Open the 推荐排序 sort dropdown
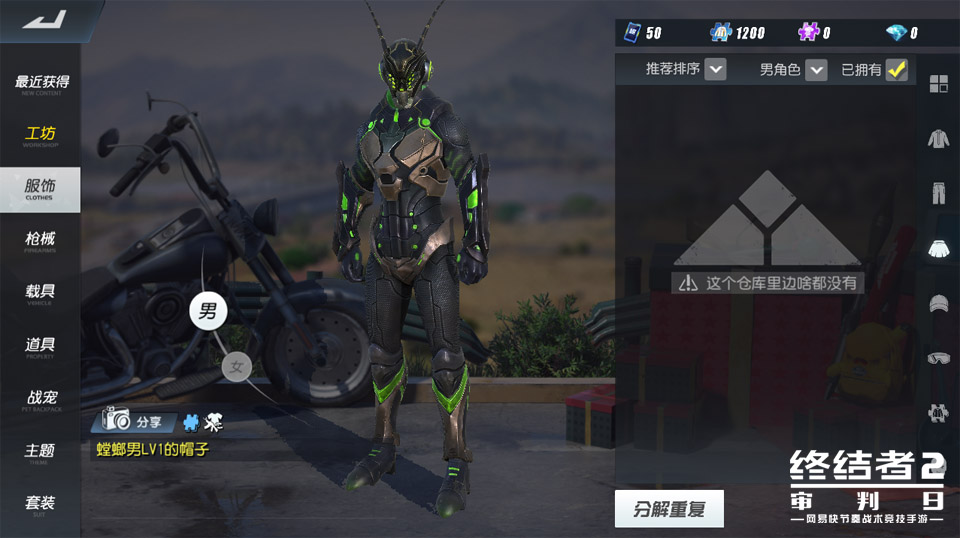The image size is (960, 538). tap(715, 69)
